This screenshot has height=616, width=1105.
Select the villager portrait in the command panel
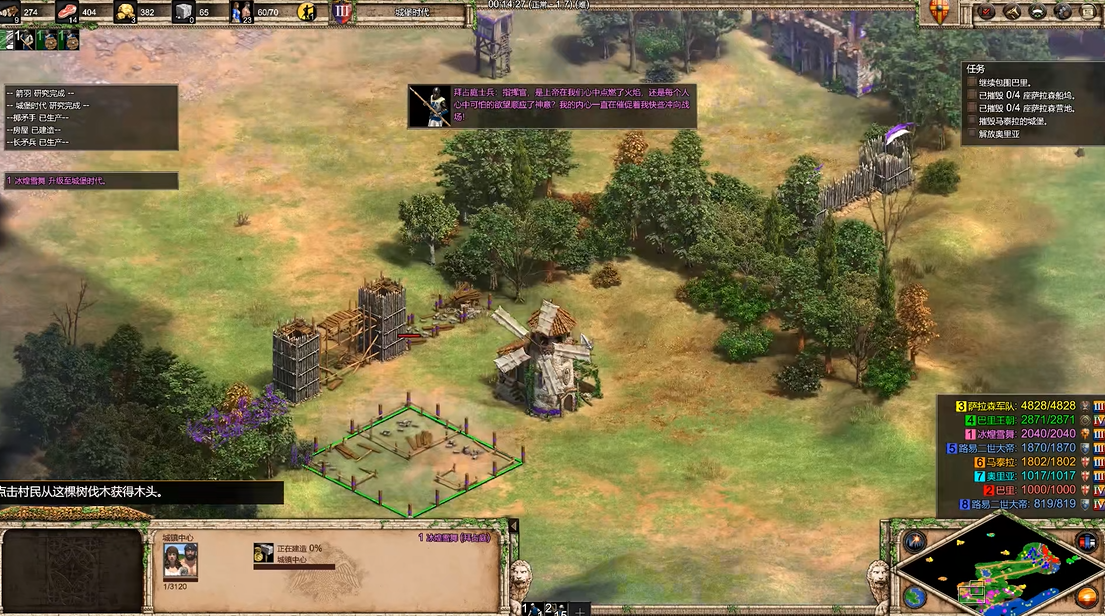pos(180,562)
